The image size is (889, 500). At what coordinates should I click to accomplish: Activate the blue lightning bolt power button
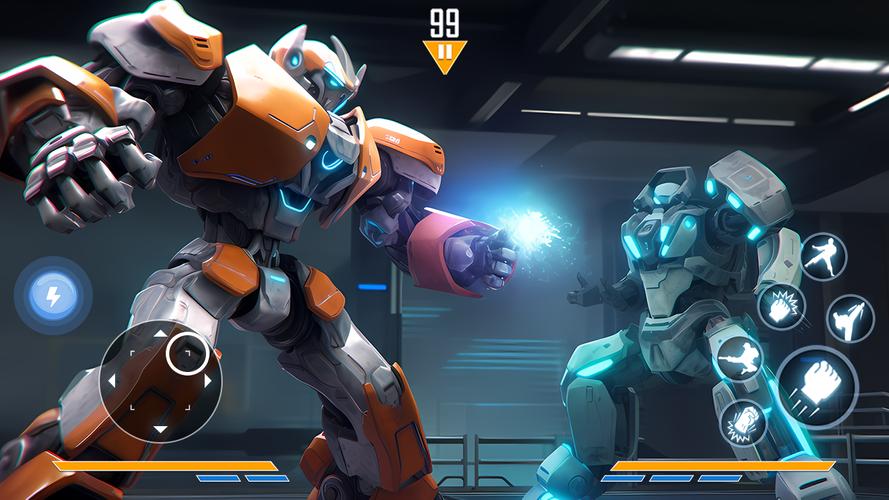[53, 295]
